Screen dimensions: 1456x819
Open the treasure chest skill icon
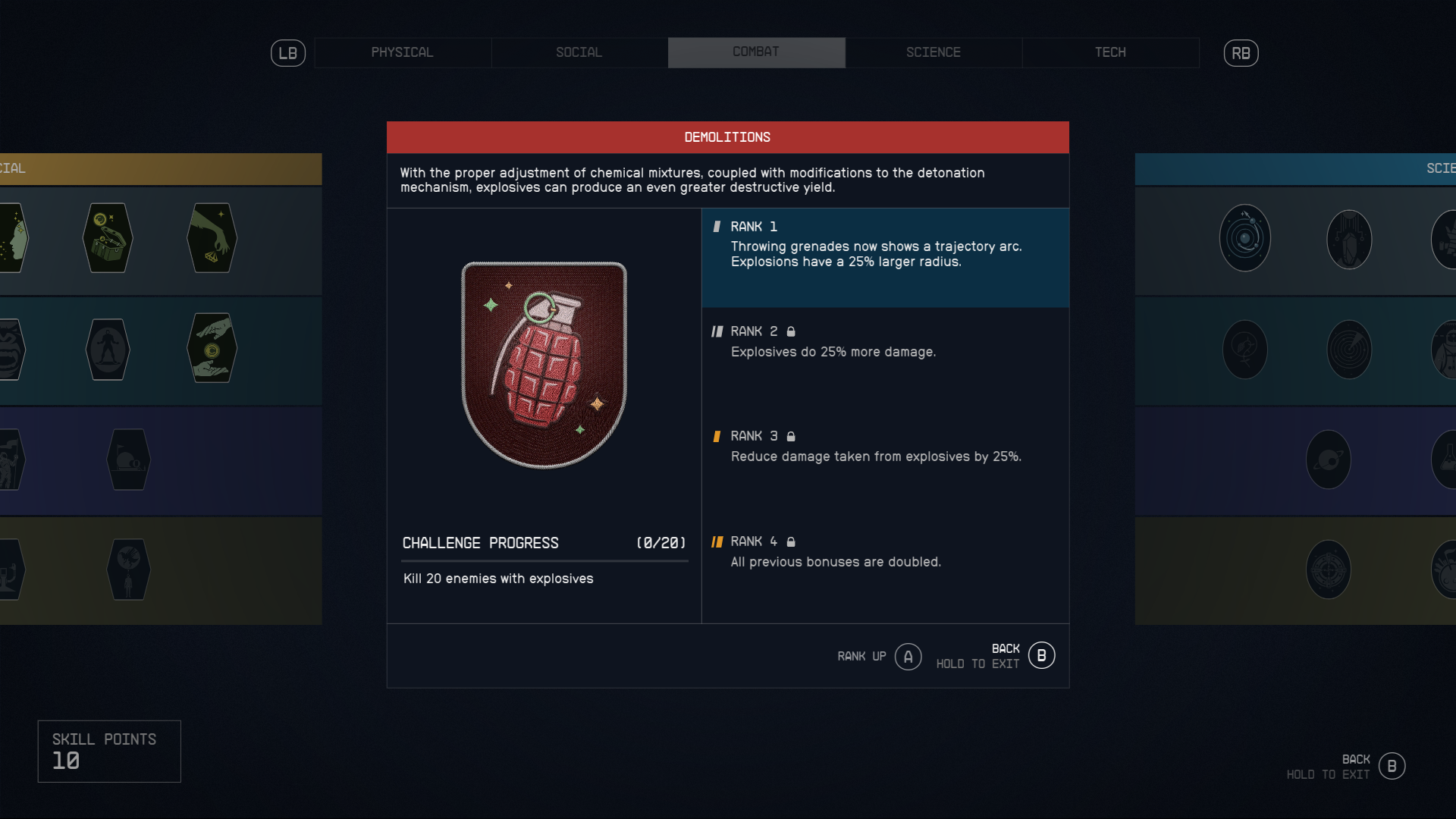pyautogui.click(x=108, y=238)
